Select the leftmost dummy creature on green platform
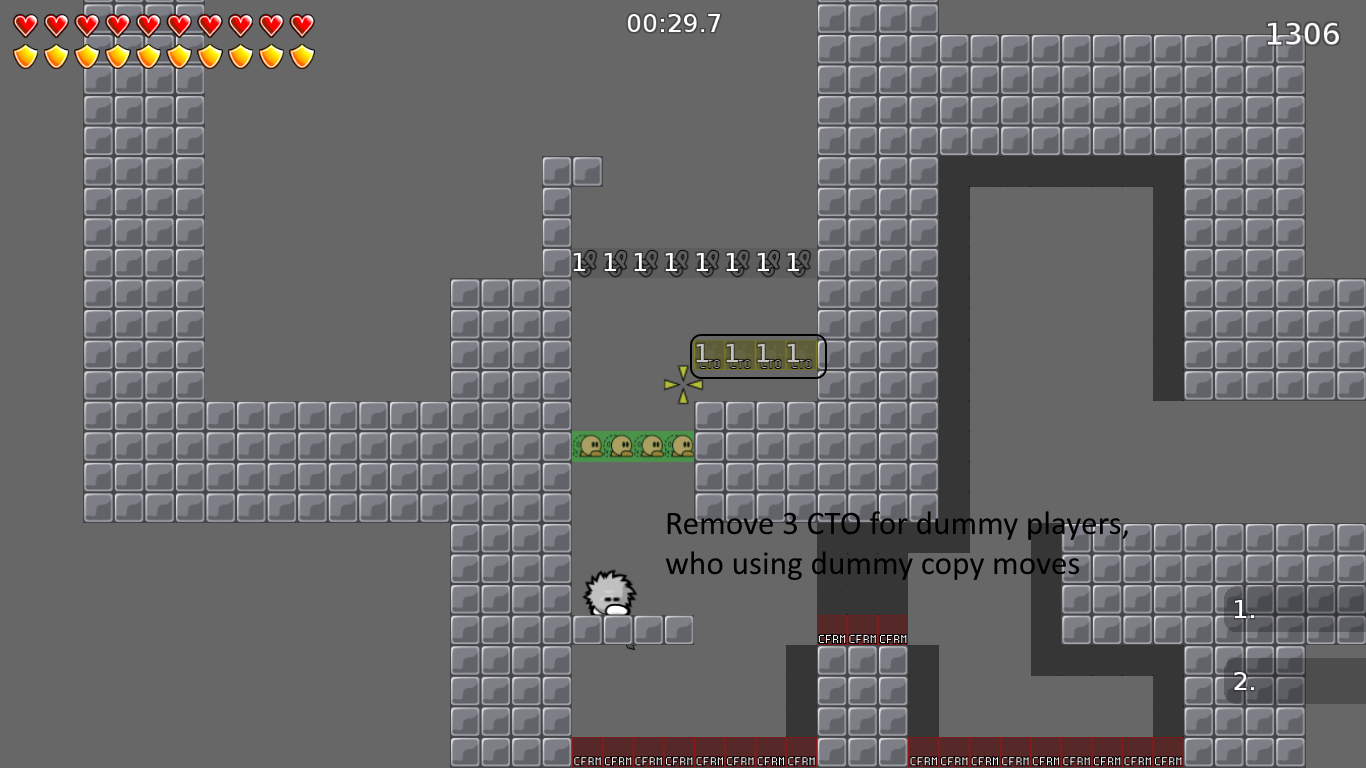Image resolution: width=1366 pixels, height=768 pixels. [589, 446]
